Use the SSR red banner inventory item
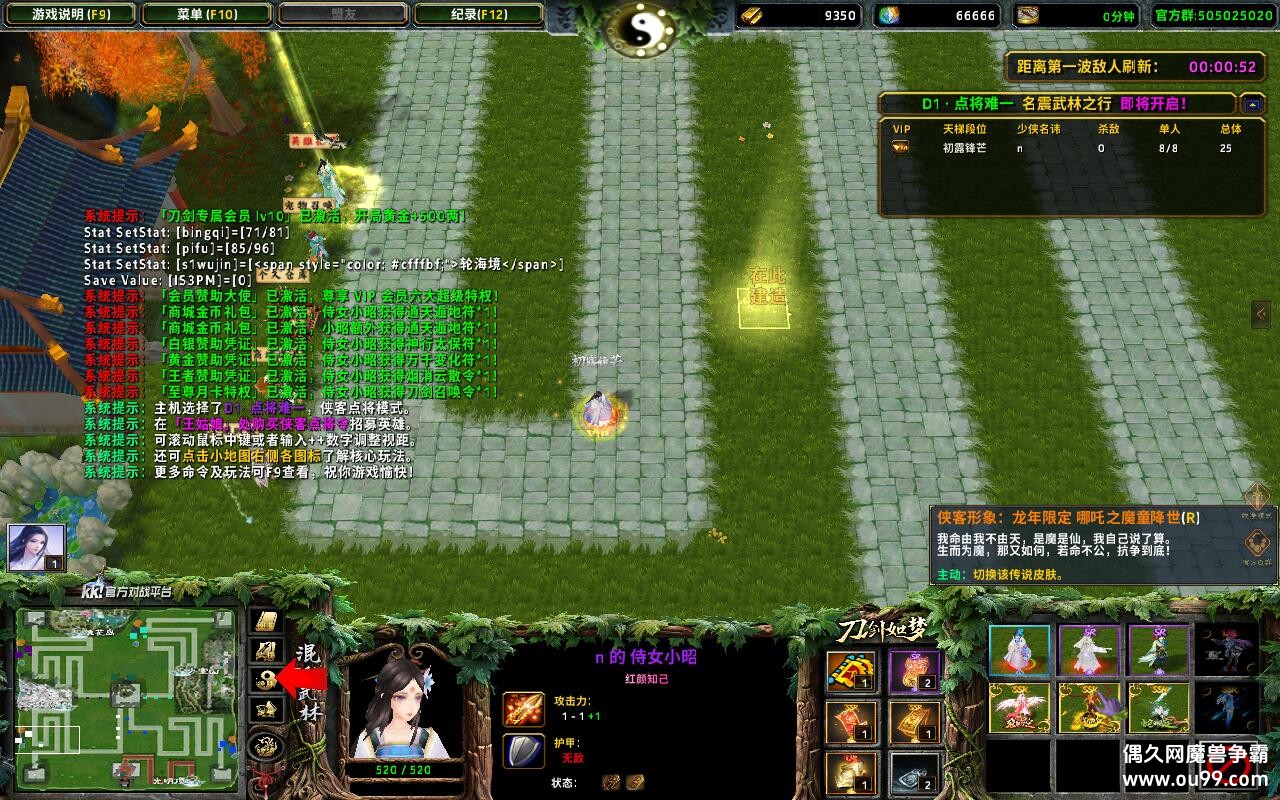 (851, 721)
